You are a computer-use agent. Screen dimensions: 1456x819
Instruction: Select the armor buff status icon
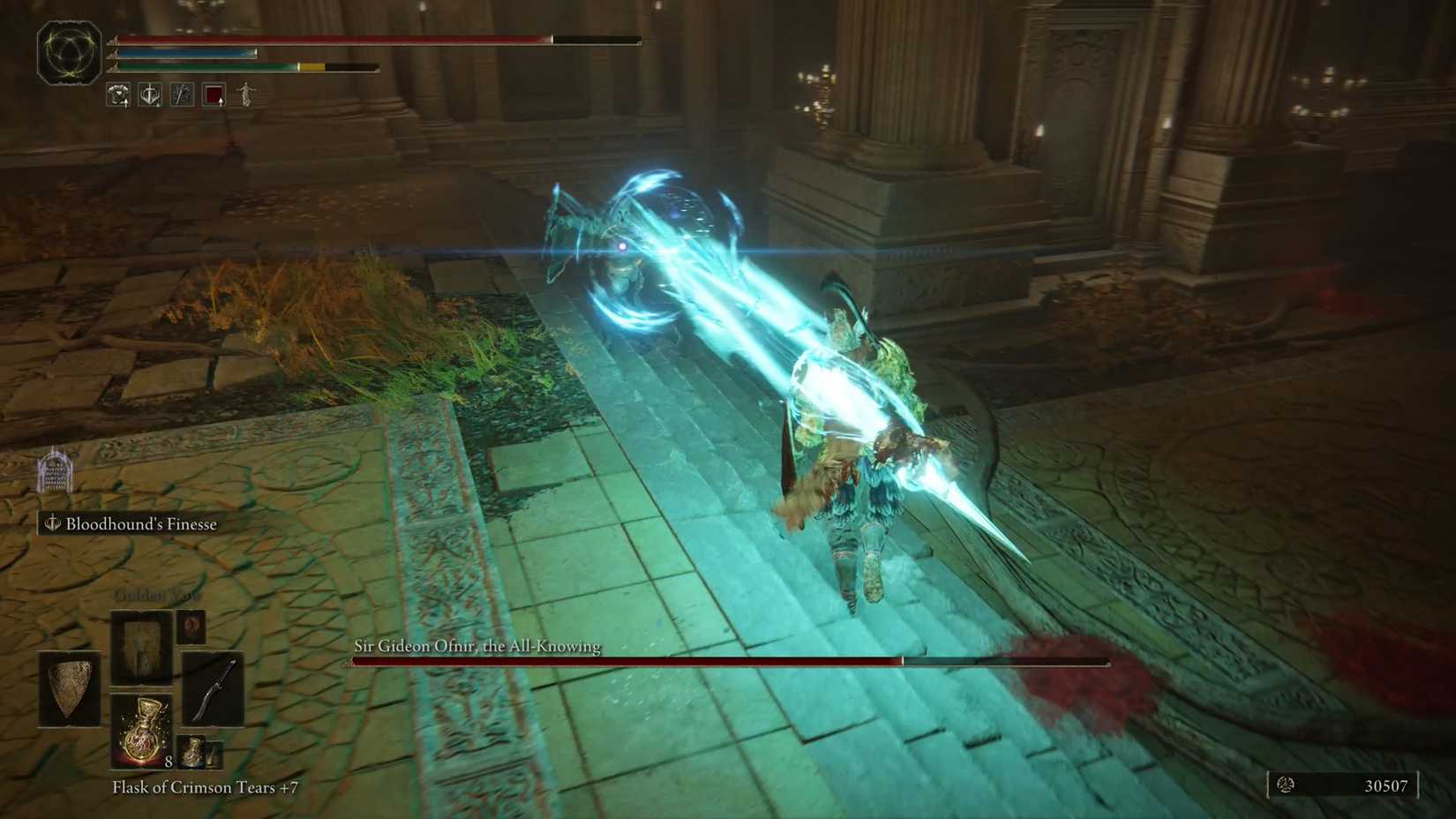point(117,95)
